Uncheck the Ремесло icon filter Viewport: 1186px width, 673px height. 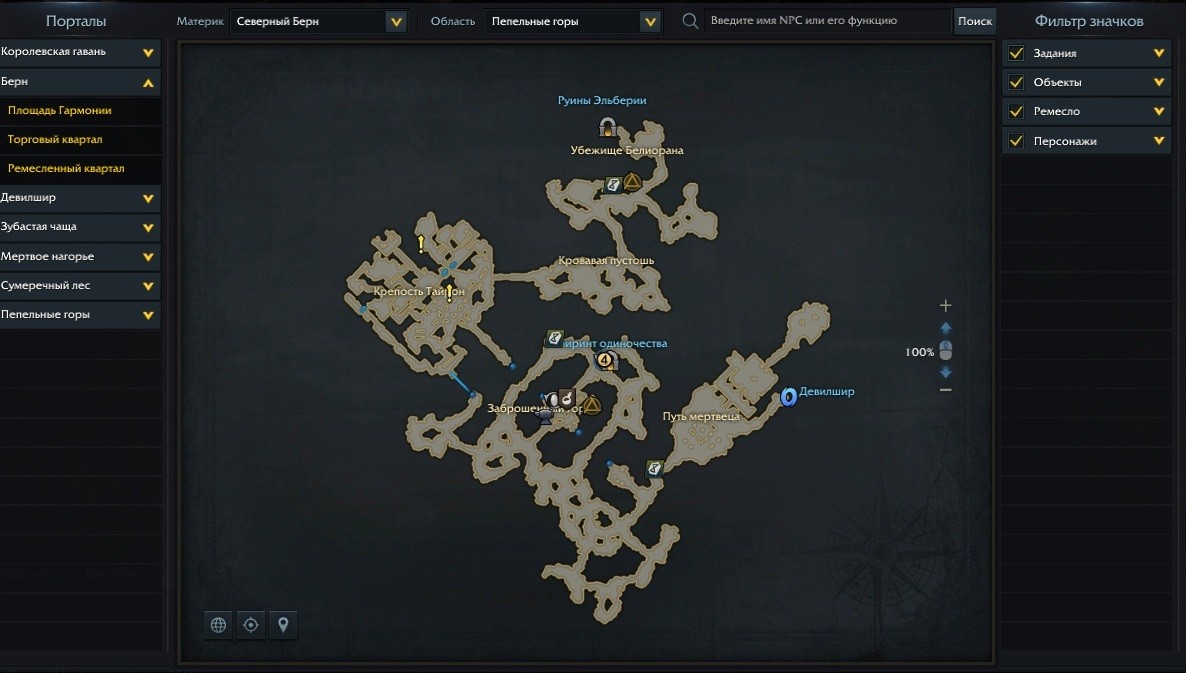pyautogui.click(x=1016, y=111)
